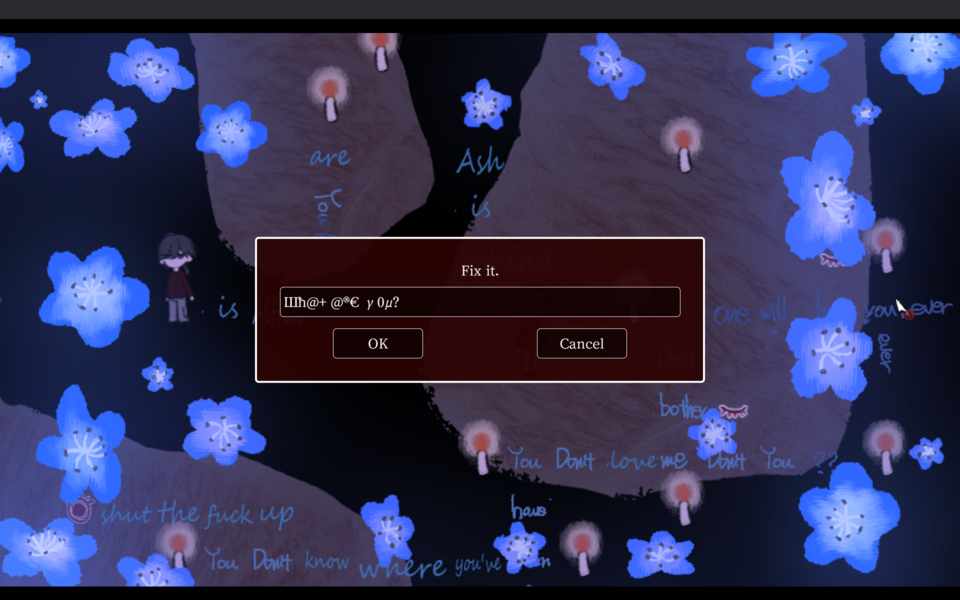The image size is (960, 600).
Task: Focus the garbled text input field
Action: (x=480, y=302)
